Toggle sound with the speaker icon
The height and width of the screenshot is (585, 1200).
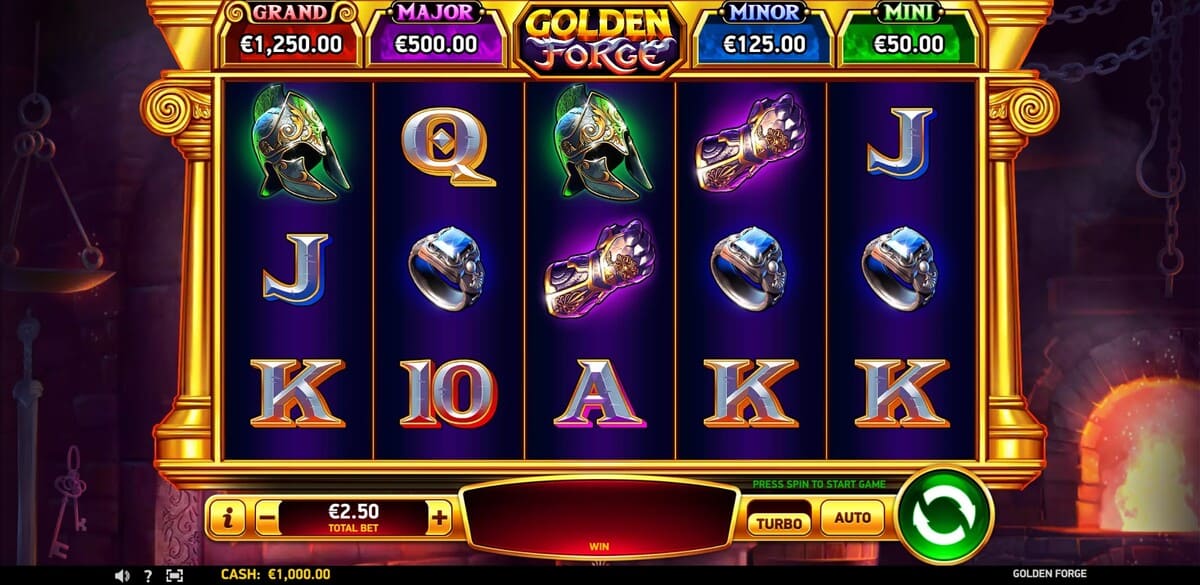tap(122, 575)
